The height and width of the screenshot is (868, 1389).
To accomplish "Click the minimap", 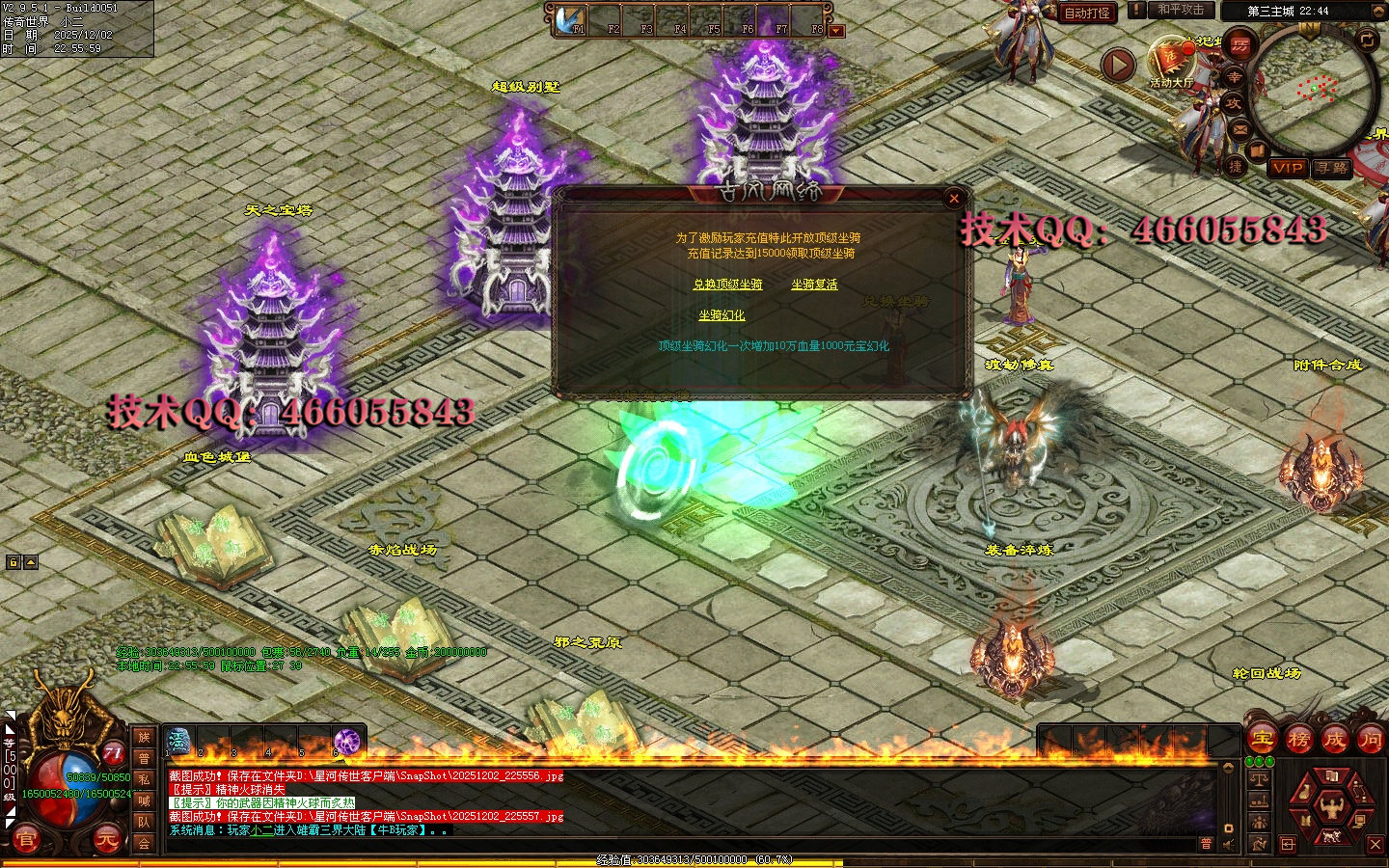I will click(x=1314, y=90).
